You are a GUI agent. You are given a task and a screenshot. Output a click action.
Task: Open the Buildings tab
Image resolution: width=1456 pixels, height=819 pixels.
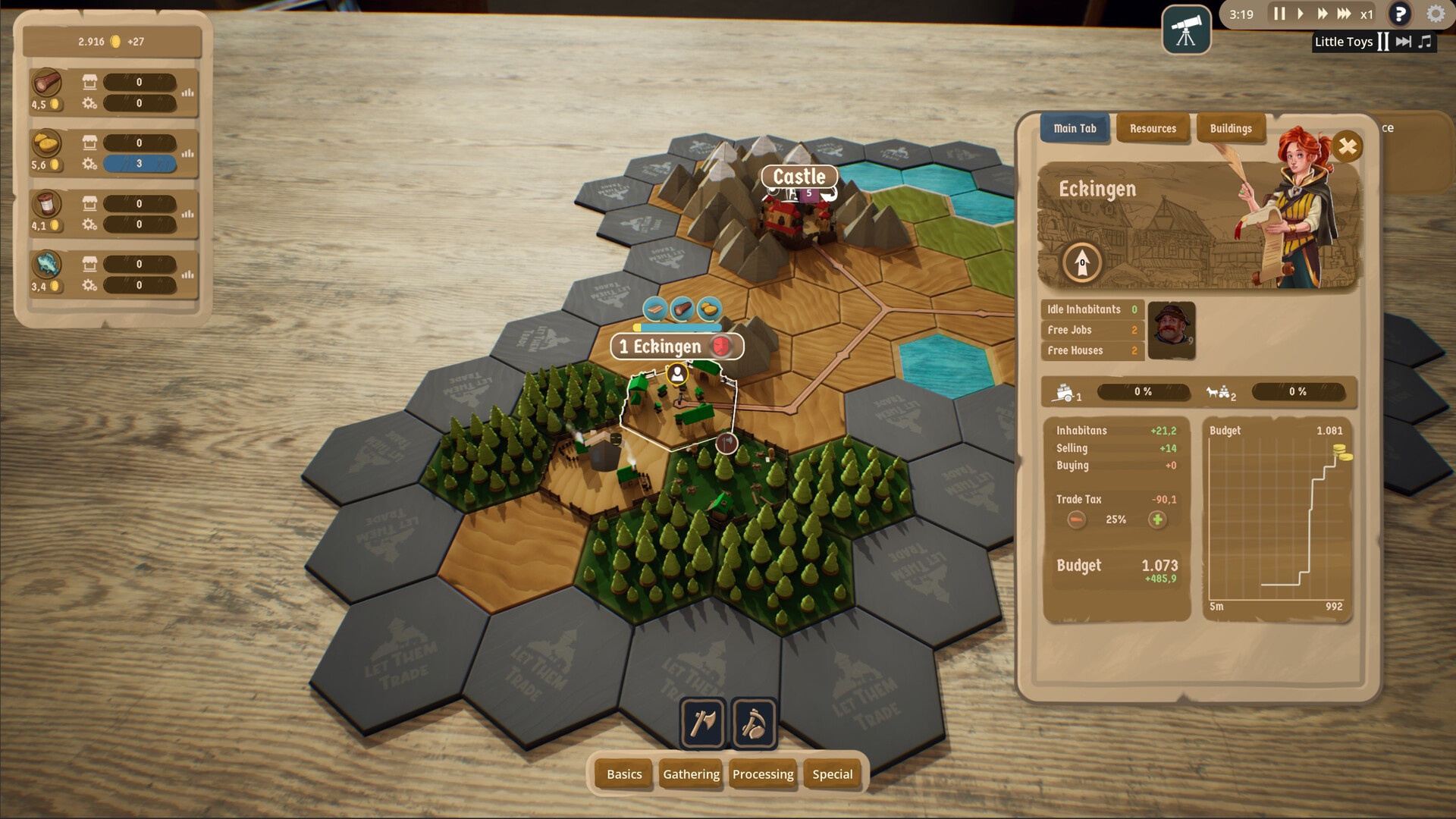click(x=1231, y=129)
